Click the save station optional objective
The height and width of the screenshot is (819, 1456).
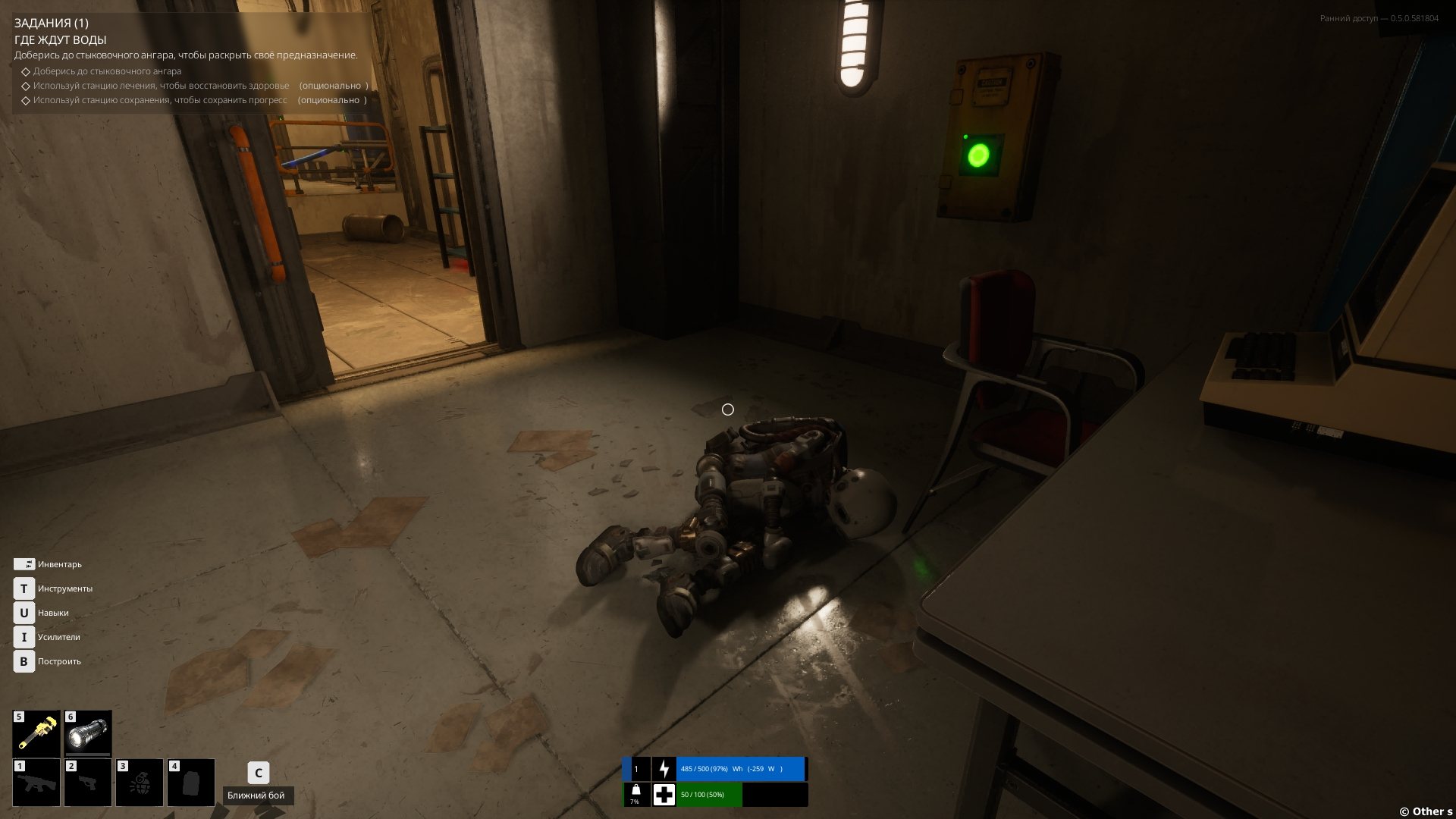point(160,100)
